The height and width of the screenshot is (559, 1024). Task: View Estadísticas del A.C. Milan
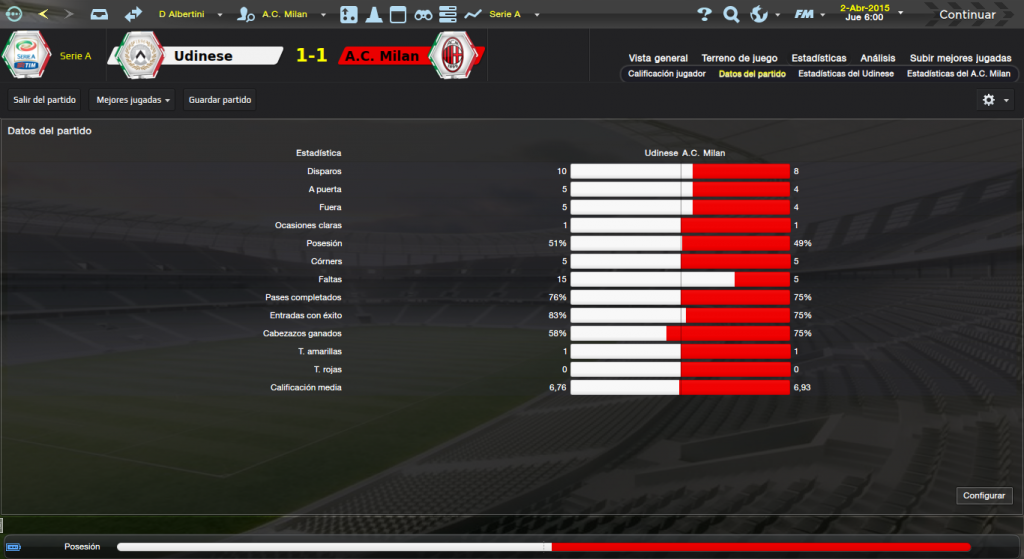(x=958, y=74)
